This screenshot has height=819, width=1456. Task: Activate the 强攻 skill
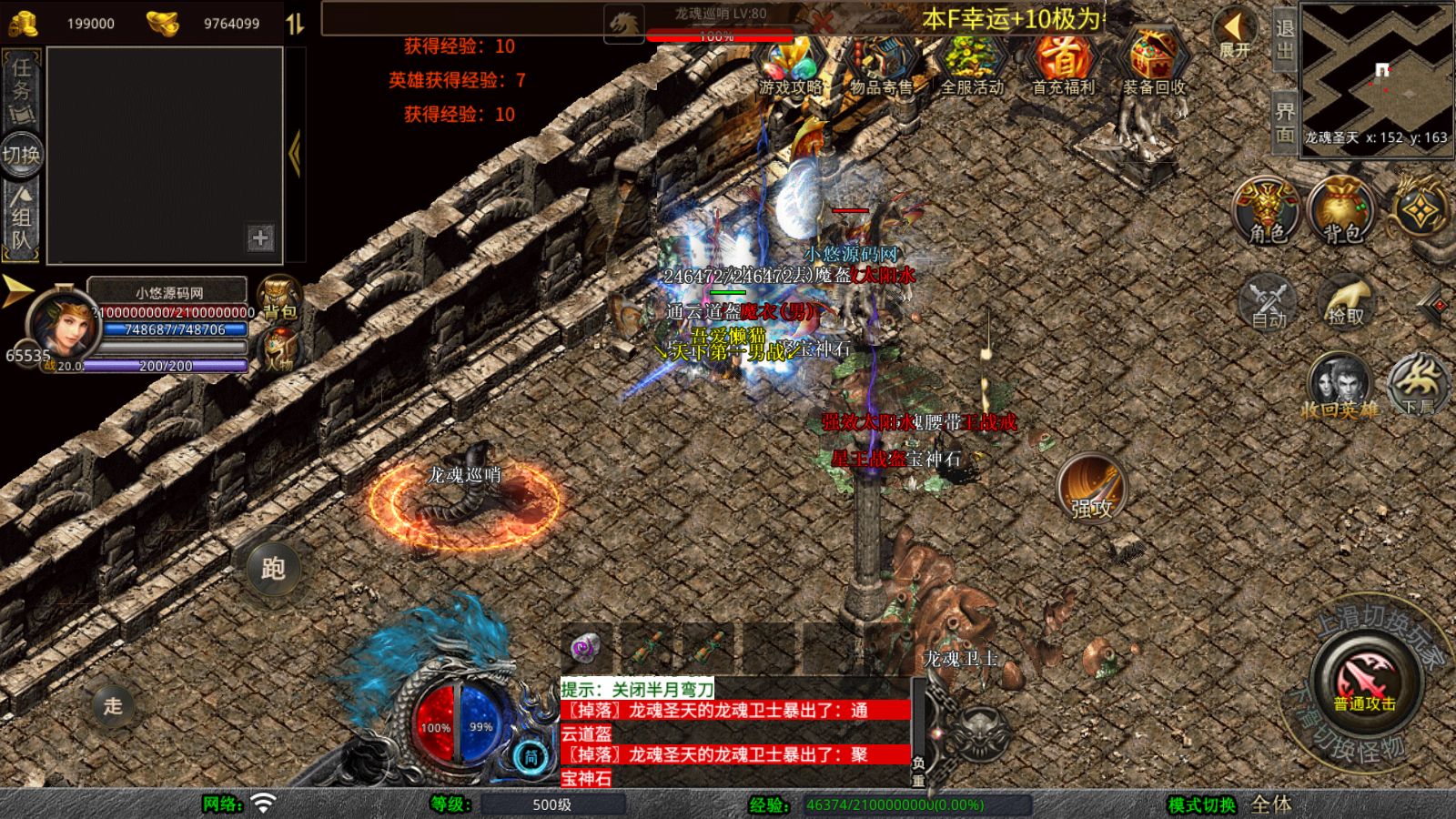tap(1091, 488)
